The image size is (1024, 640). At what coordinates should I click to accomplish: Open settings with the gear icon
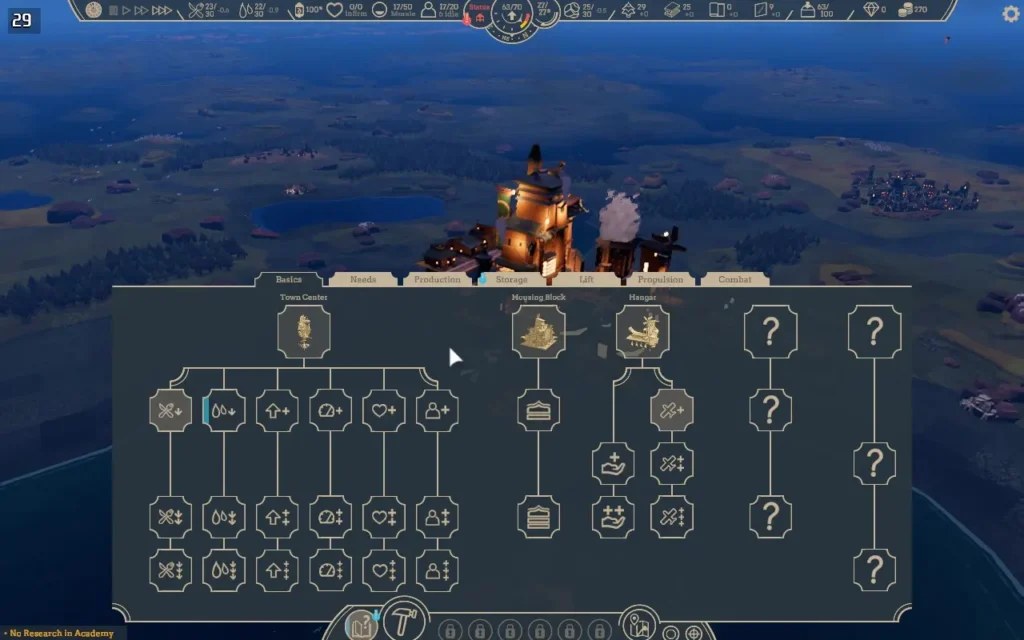(x=1010, y=13)
